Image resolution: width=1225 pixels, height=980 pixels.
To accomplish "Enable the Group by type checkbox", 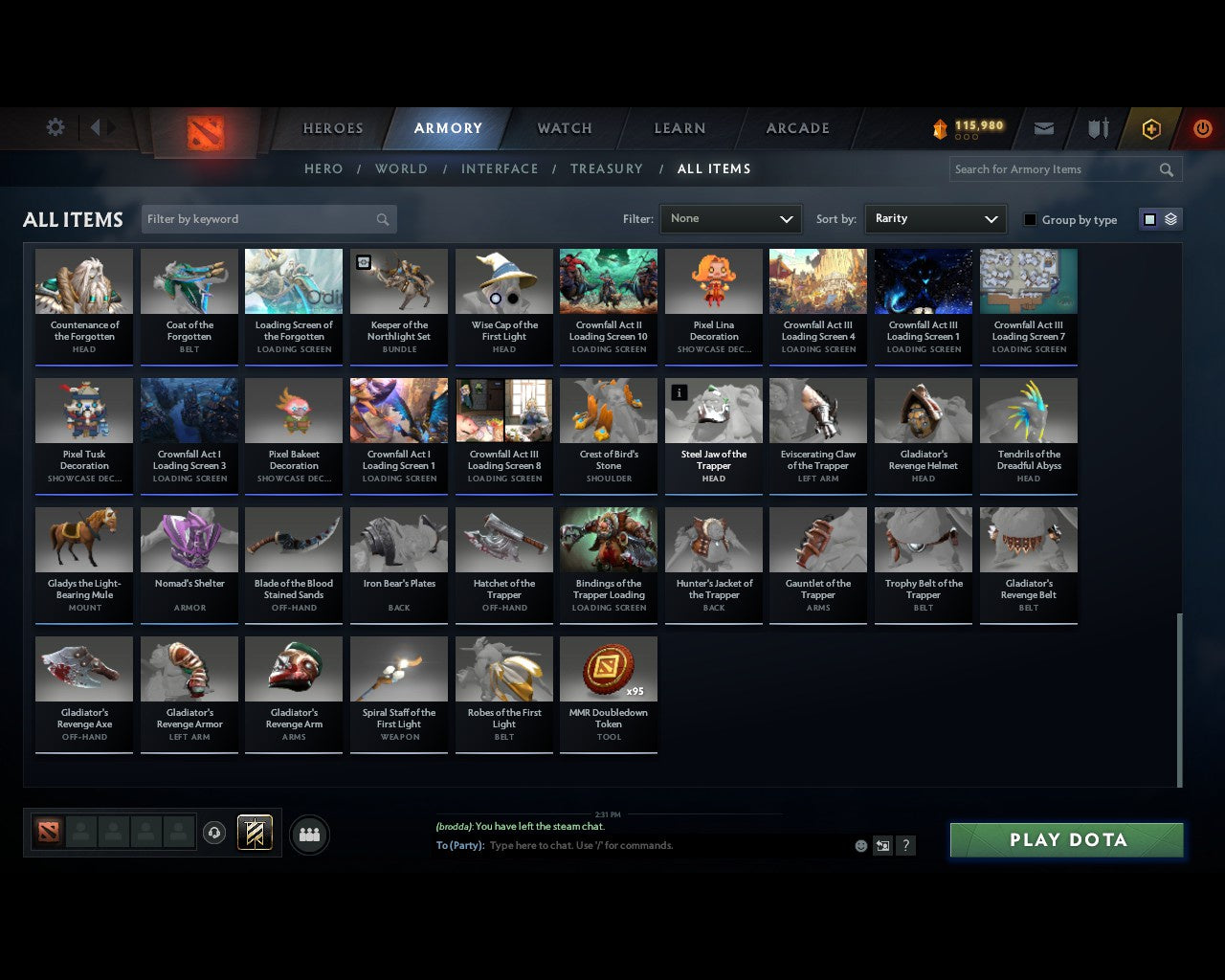I will [x=1030, y=219].
